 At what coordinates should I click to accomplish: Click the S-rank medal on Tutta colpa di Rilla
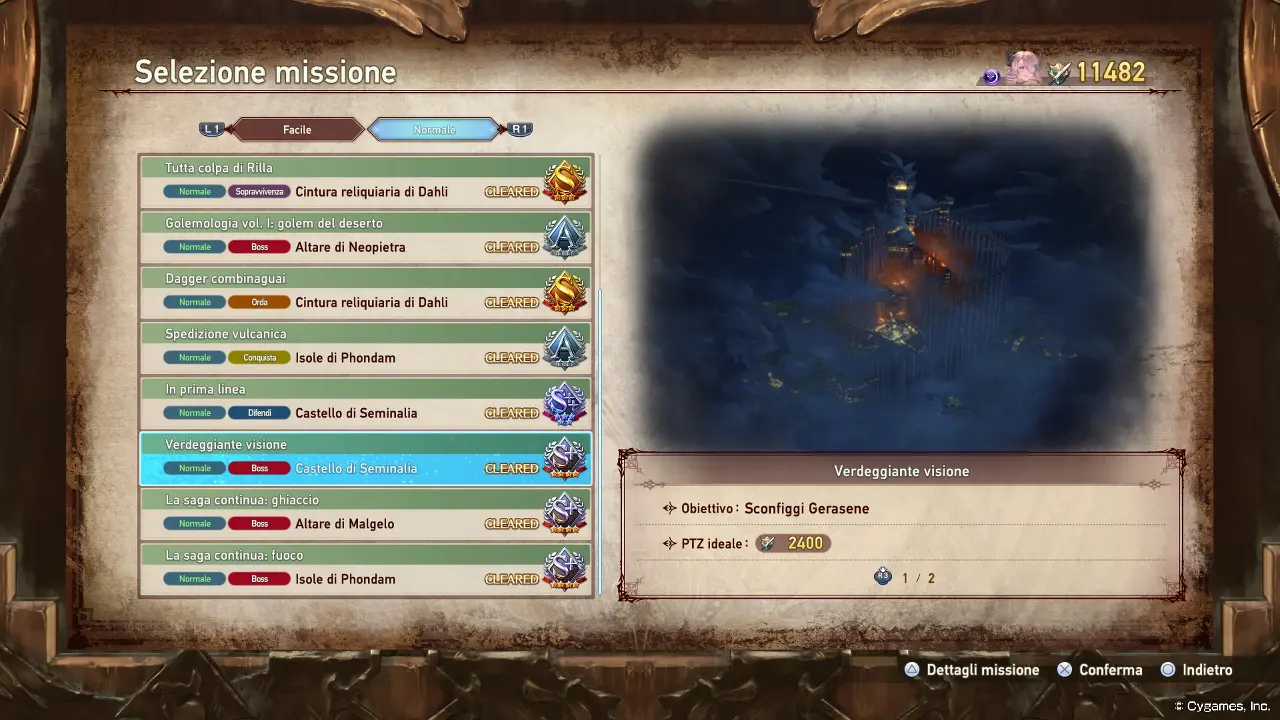563,180
